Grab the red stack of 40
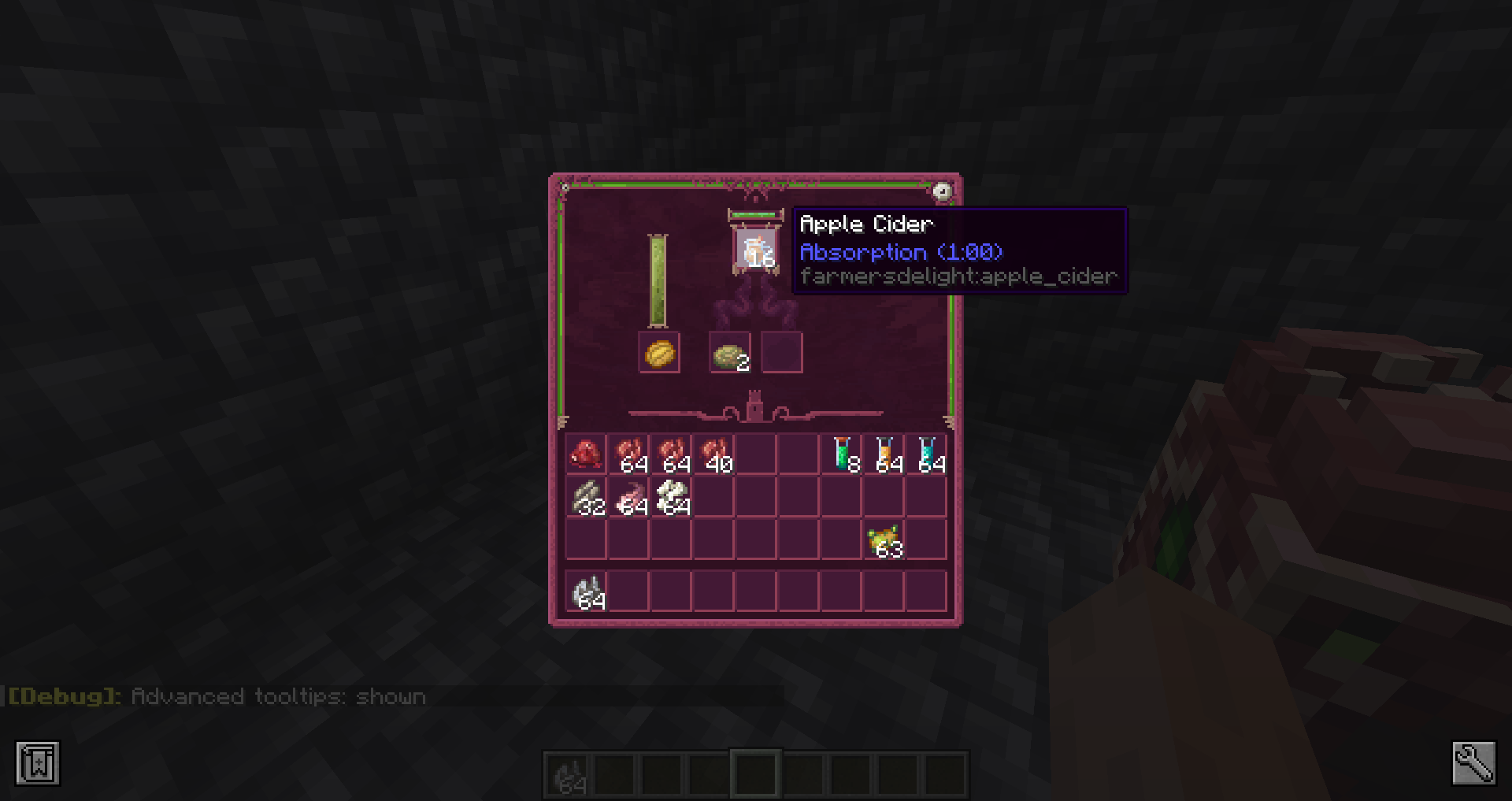1512x801 pixels. pyautogui.click(x=713, y=454)
